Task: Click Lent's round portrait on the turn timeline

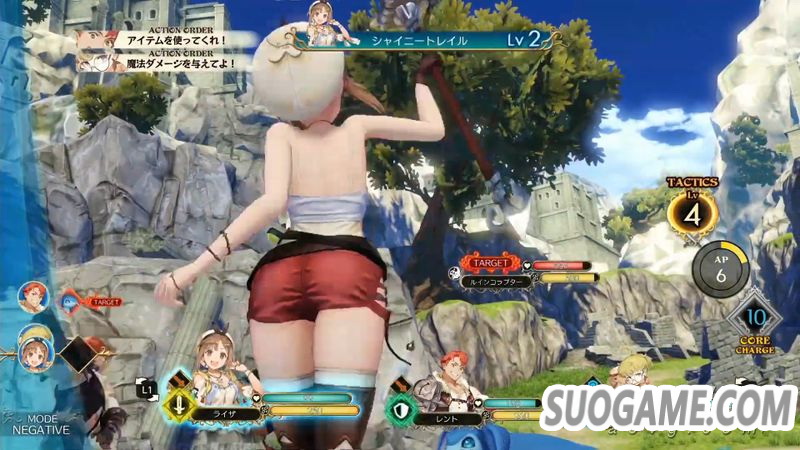Action: (x=32, y=296)
